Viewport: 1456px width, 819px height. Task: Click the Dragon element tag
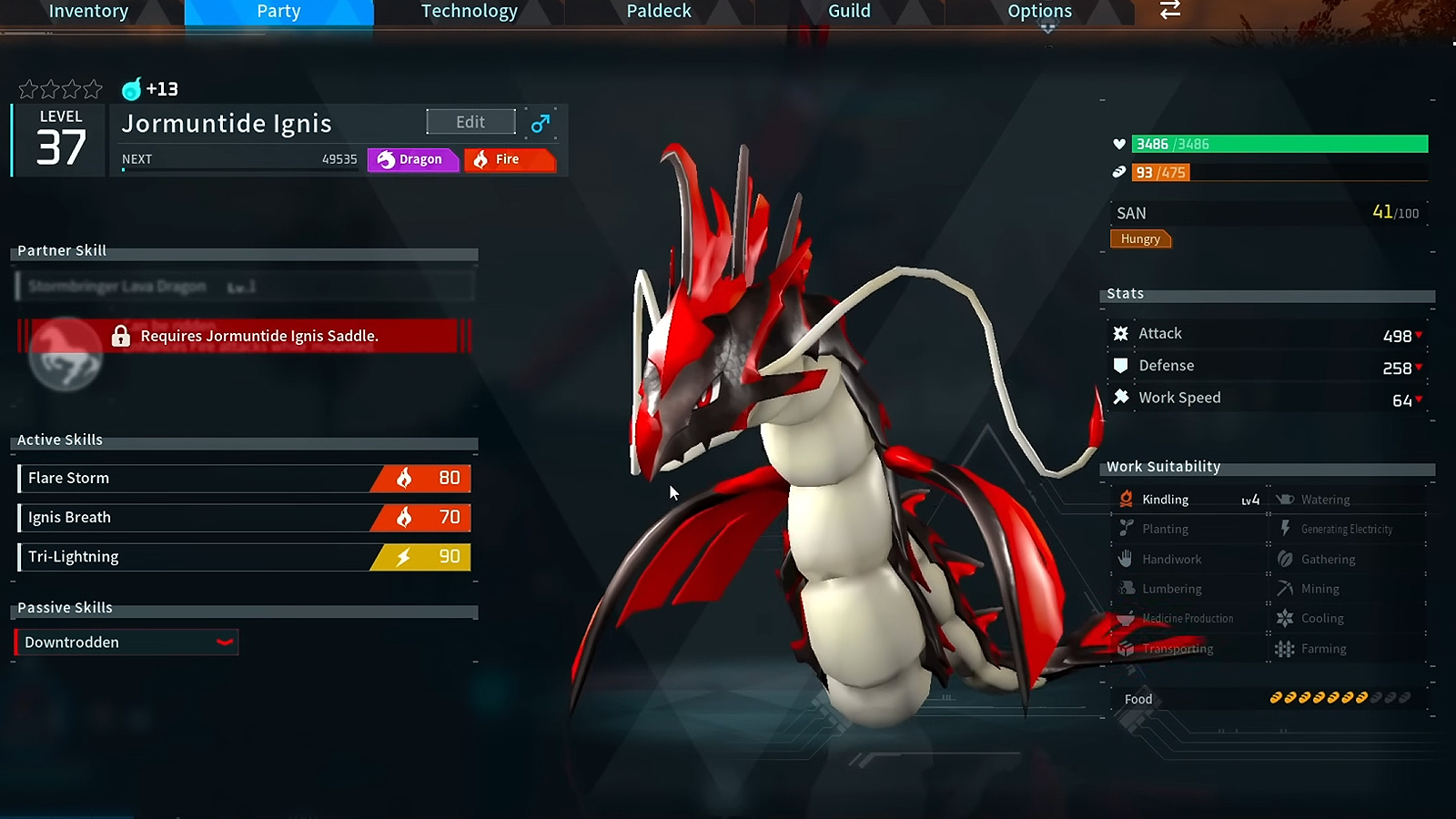tap(412, 159)
